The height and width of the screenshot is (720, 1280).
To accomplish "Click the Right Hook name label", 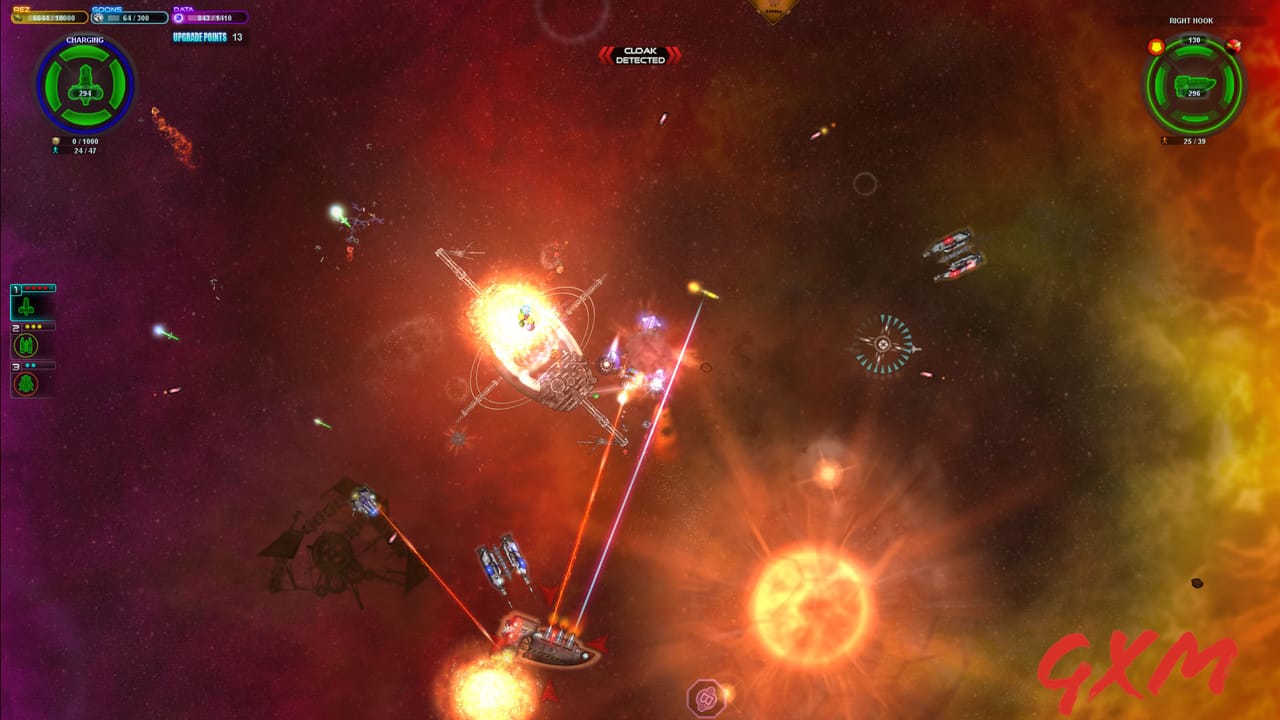I will 1192,21.
